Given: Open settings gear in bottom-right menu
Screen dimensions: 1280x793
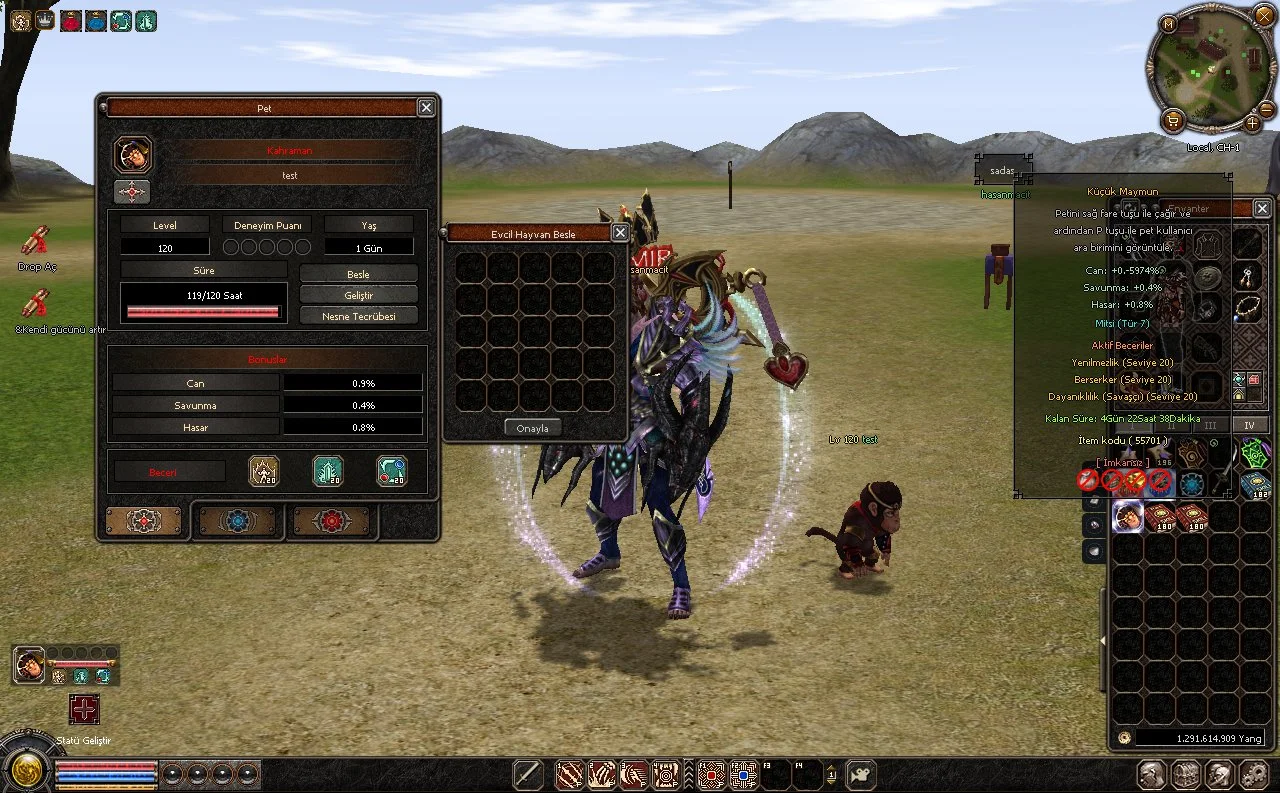Looking at the screenshot, I should tap(1254, 774).
